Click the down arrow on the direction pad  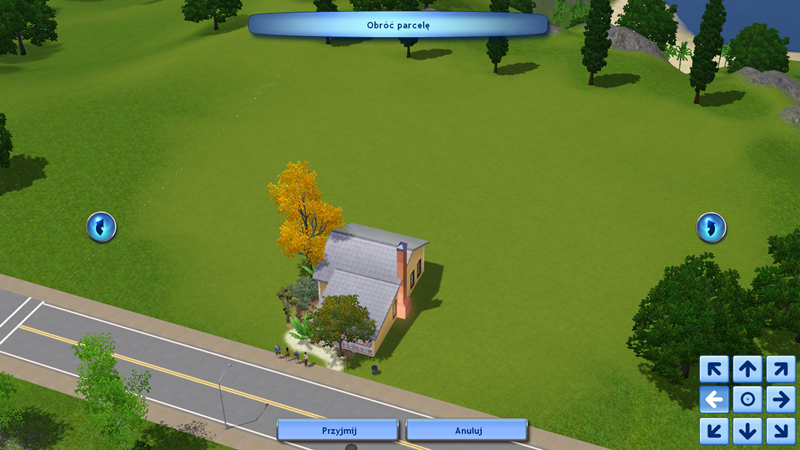click(x=747, y=431)
